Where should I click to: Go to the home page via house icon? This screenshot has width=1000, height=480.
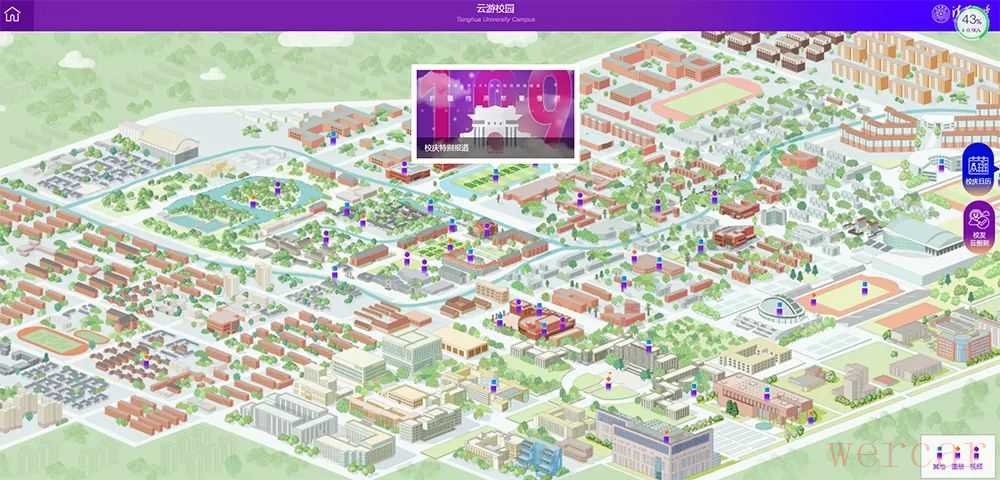12,14
